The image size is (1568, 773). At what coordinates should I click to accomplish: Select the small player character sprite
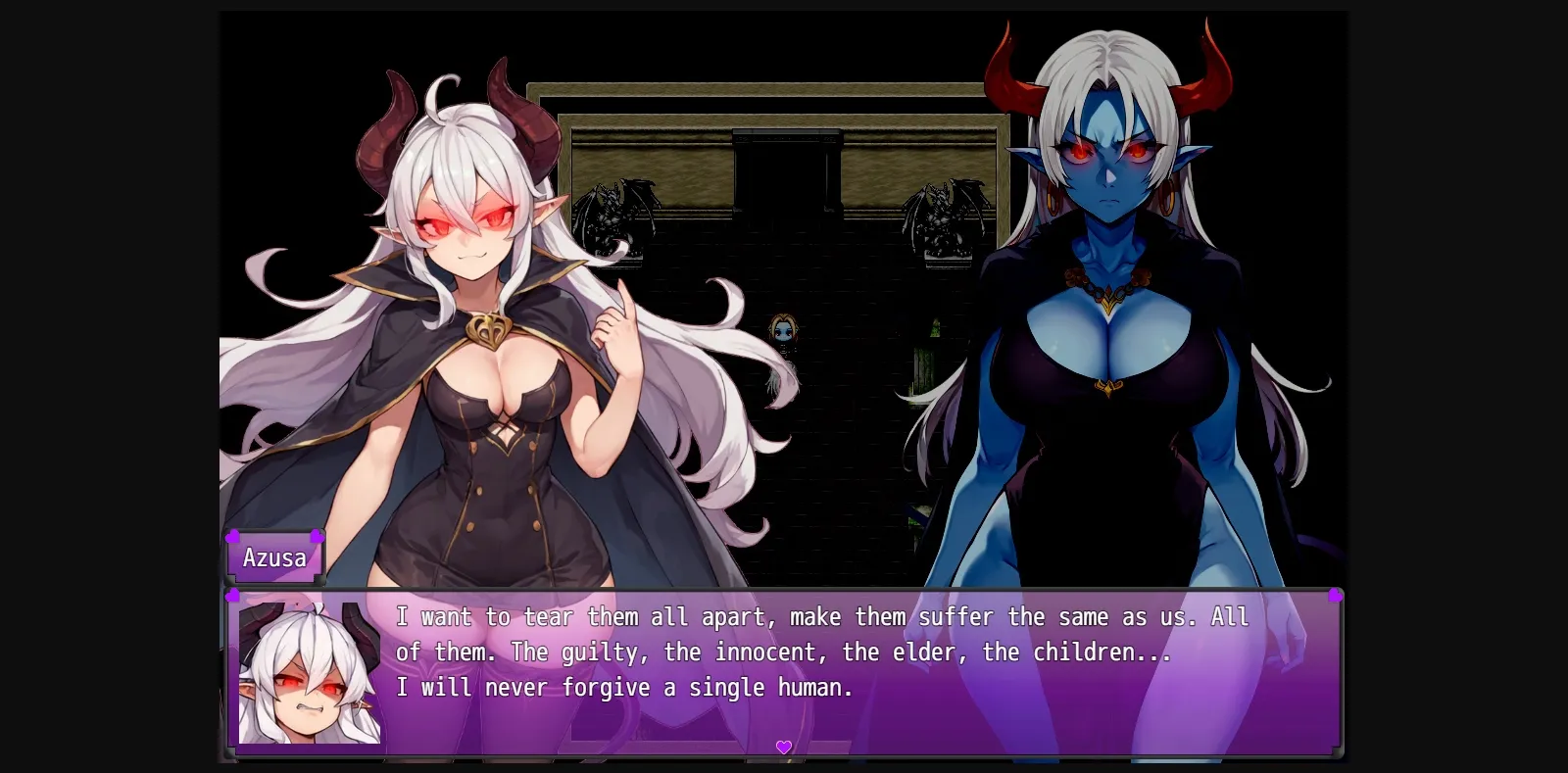pos(783,333)
